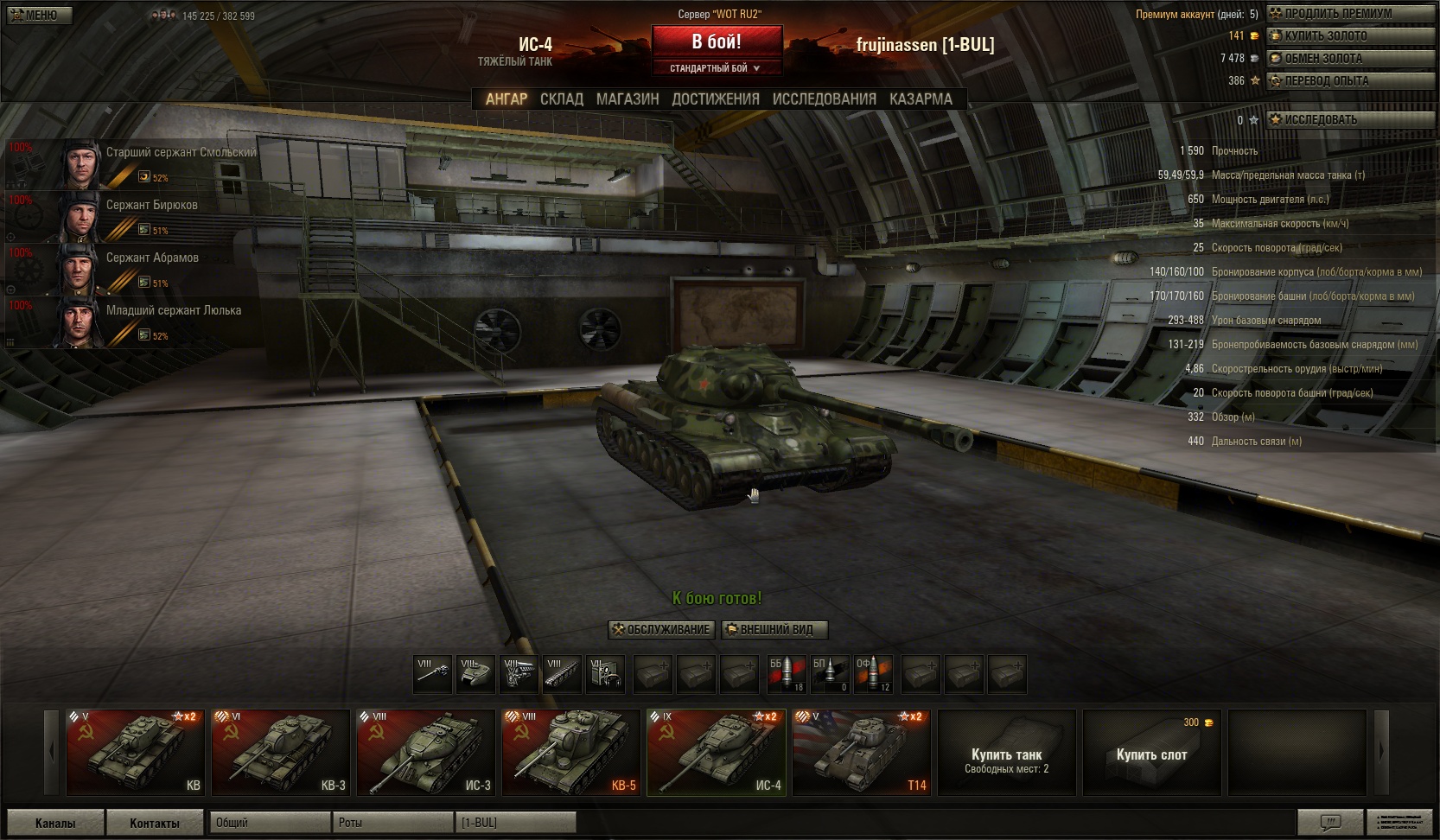Show the Достижения tab
1440x840 pixels.
pyautogui.click(x=715, y=99)
